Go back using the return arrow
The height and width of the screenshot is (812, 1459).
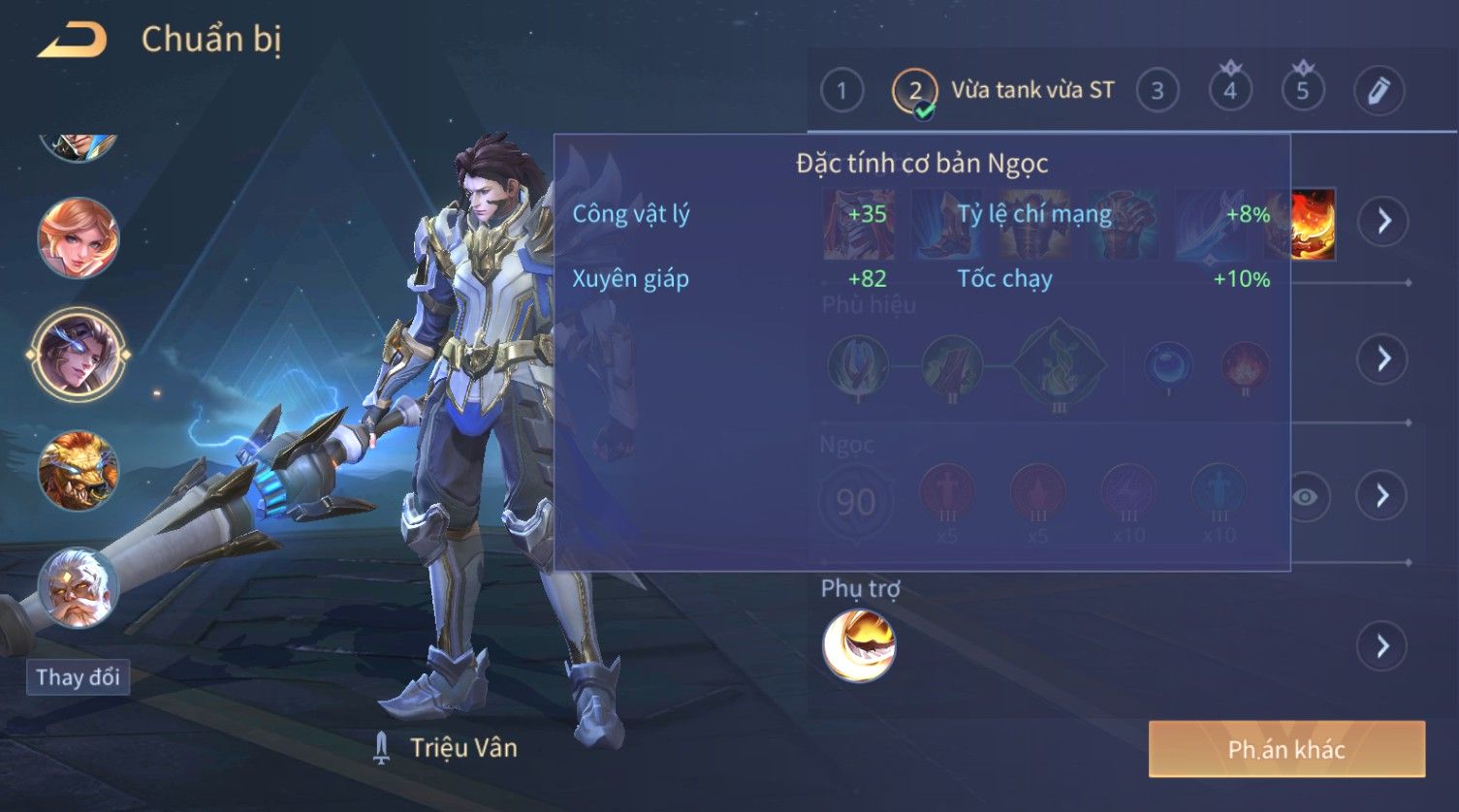pos(72,41)
